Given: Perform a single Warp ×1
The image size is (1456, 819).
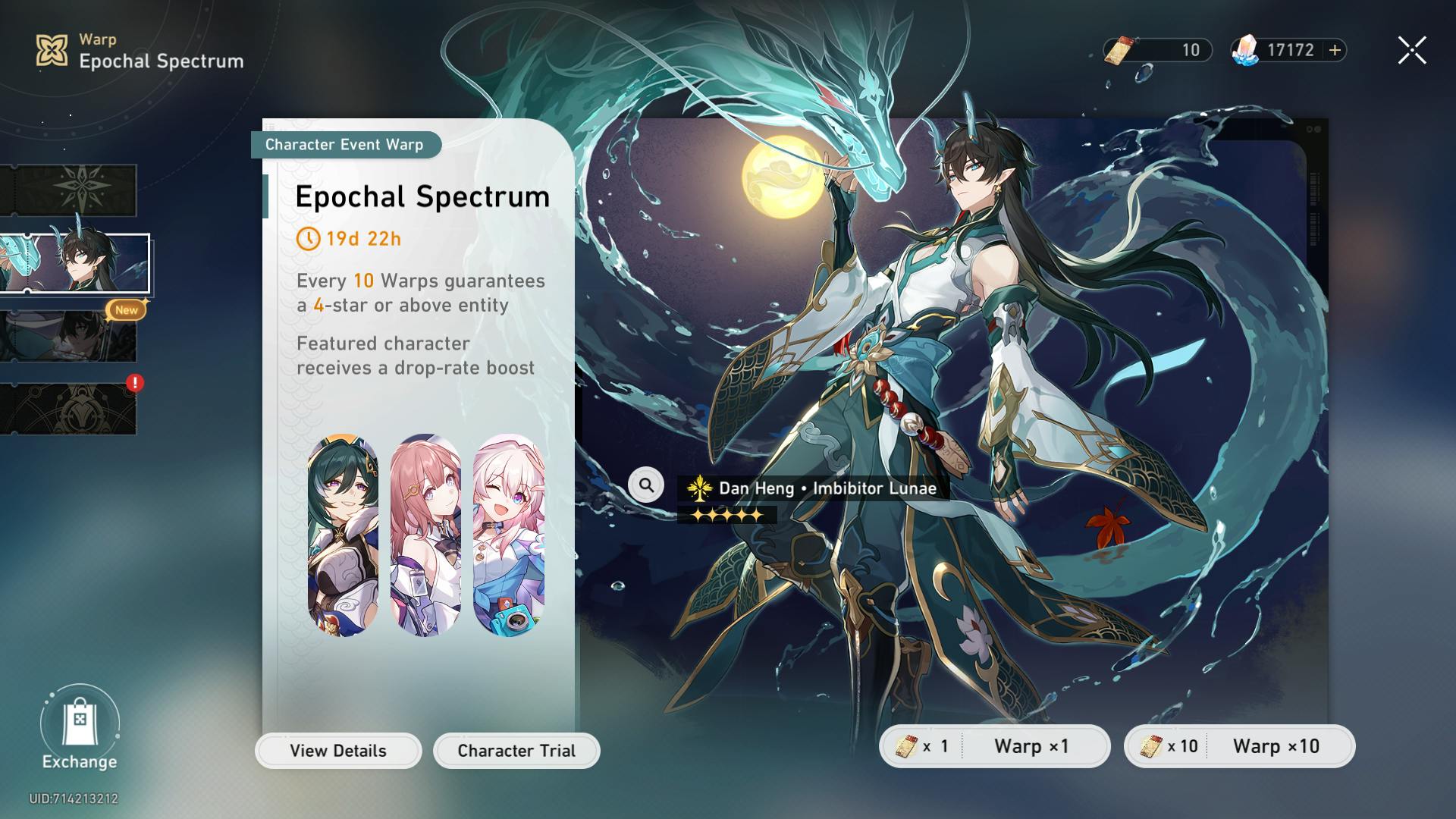Looking at the screenshot, I should [994, 746].
